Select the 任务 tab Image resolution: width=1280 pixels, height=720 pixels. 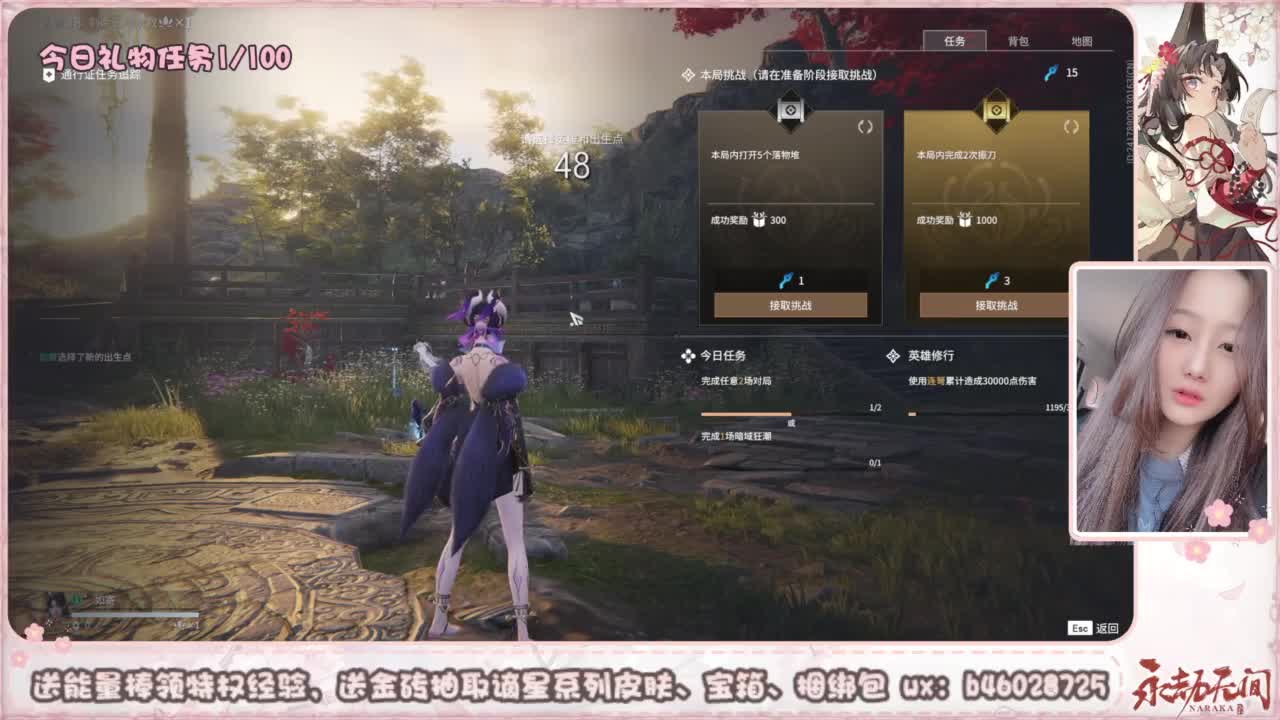click(x=953, y=41)
